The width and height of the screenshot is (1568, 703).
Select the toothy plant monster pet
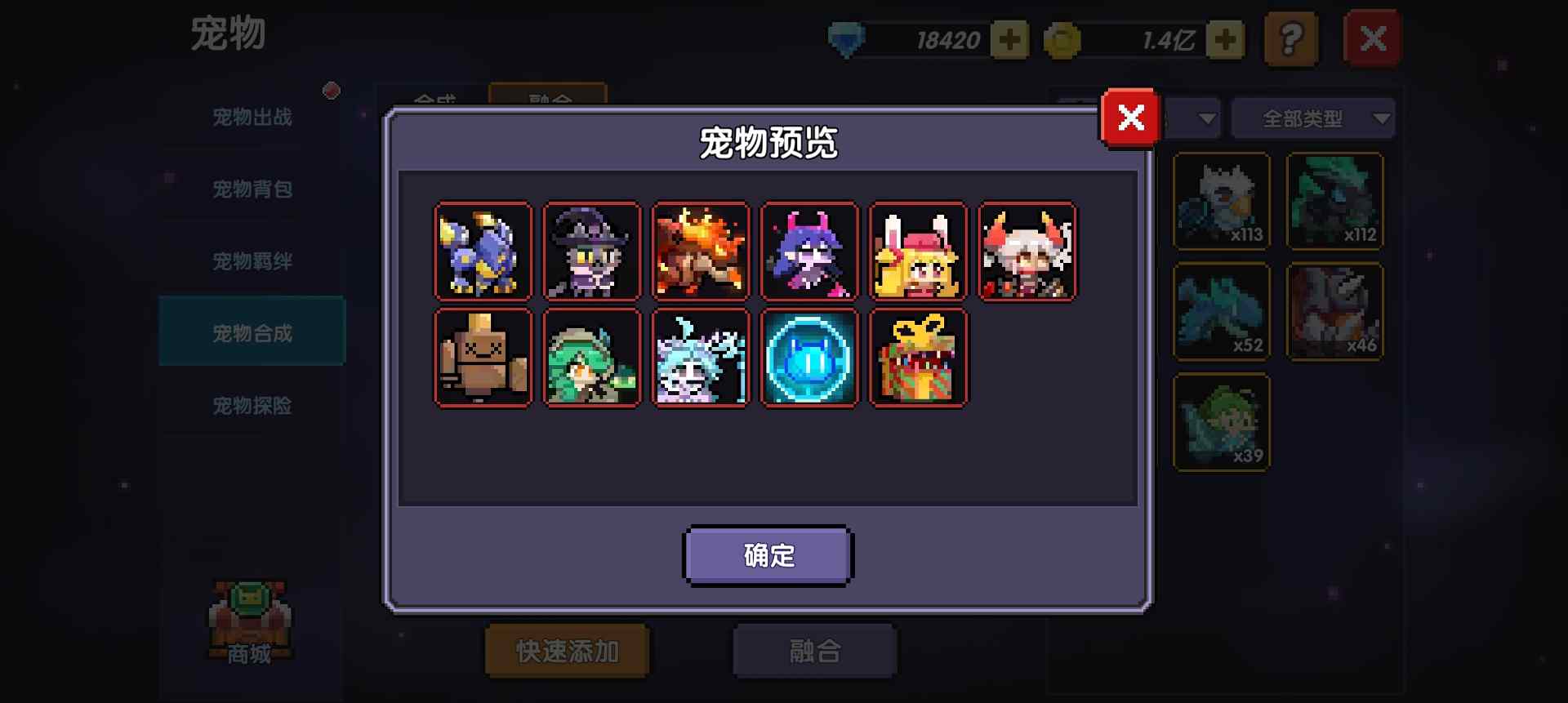[x=917, y=357]
